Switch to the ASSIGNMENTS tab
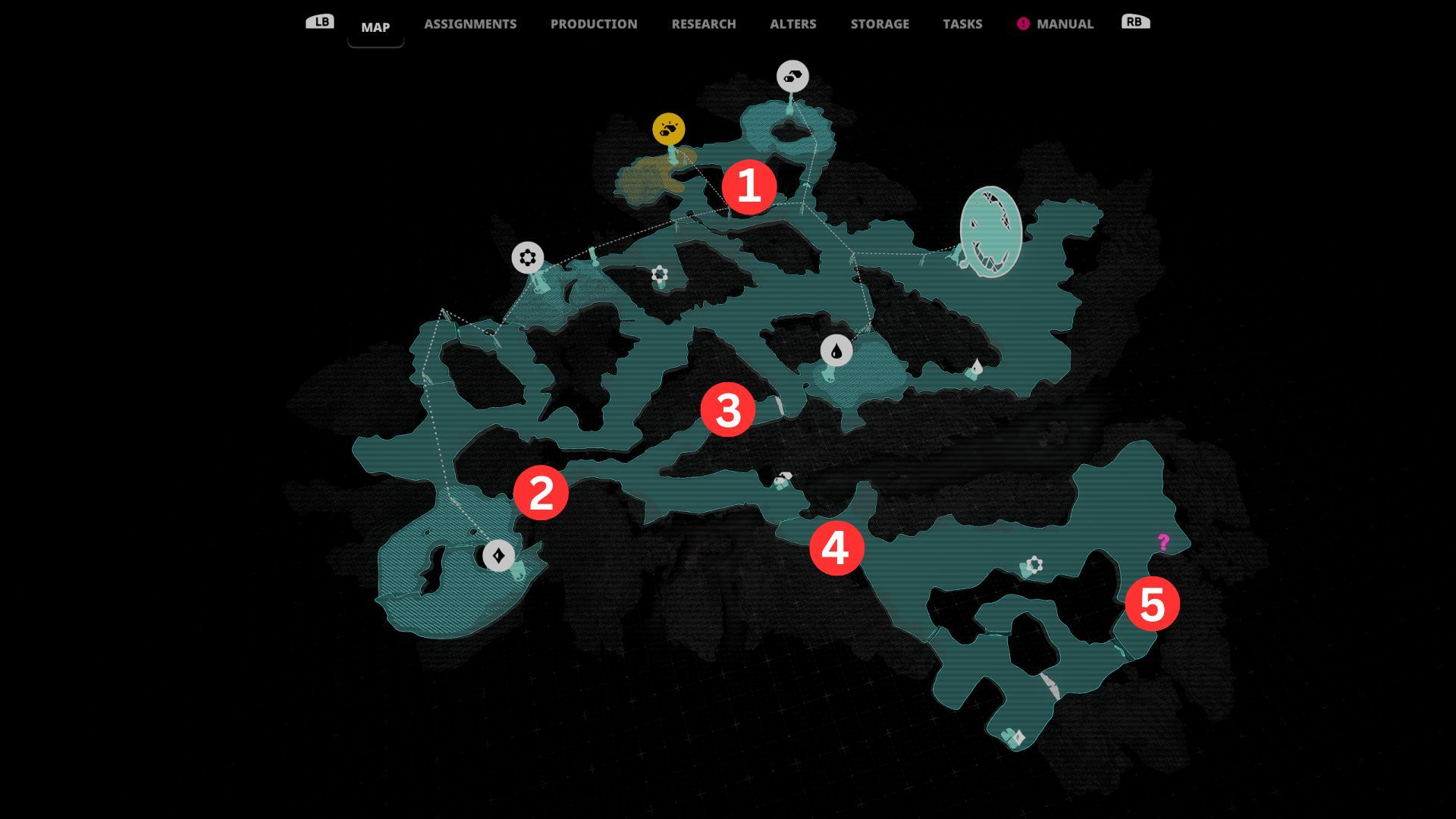Image resolution: width=1456 pixels, height=819 pixels. point(471,24)
